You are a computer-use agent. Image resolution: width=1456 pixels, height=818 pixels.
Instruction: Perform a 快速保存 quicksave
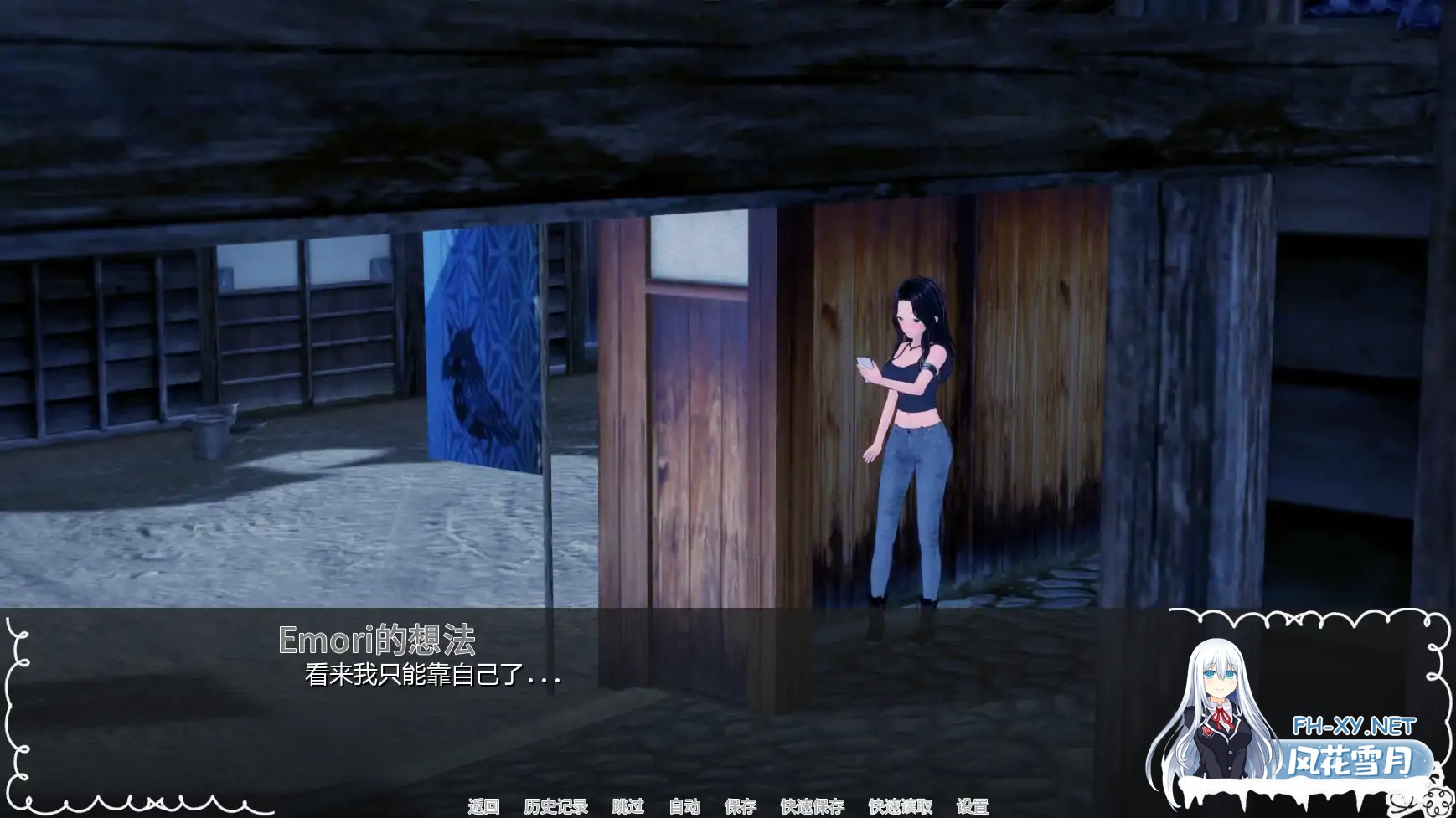812,807
